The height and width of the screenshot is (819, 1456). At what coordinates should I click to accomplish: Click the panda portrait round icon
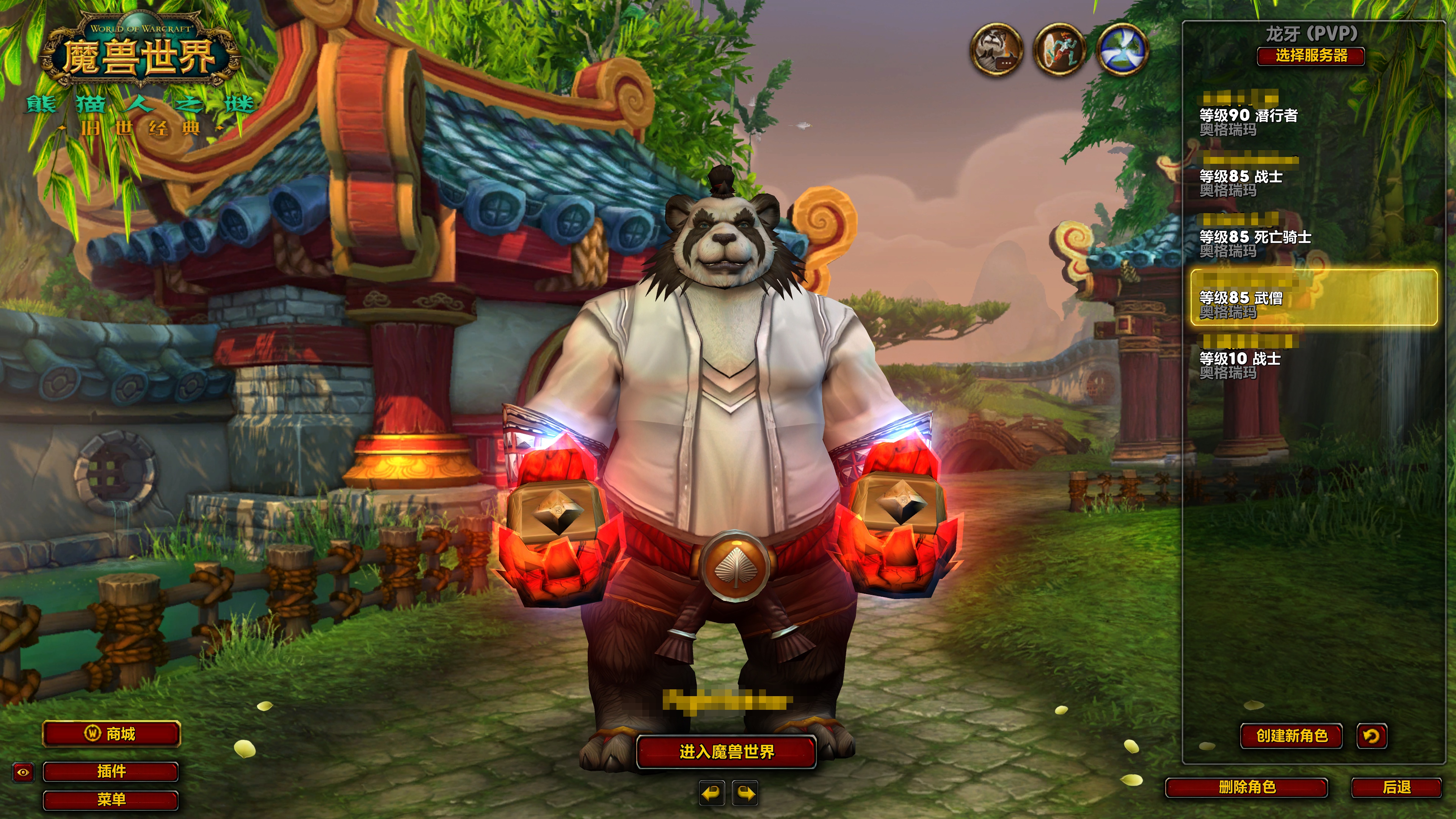tap(996, 50)
